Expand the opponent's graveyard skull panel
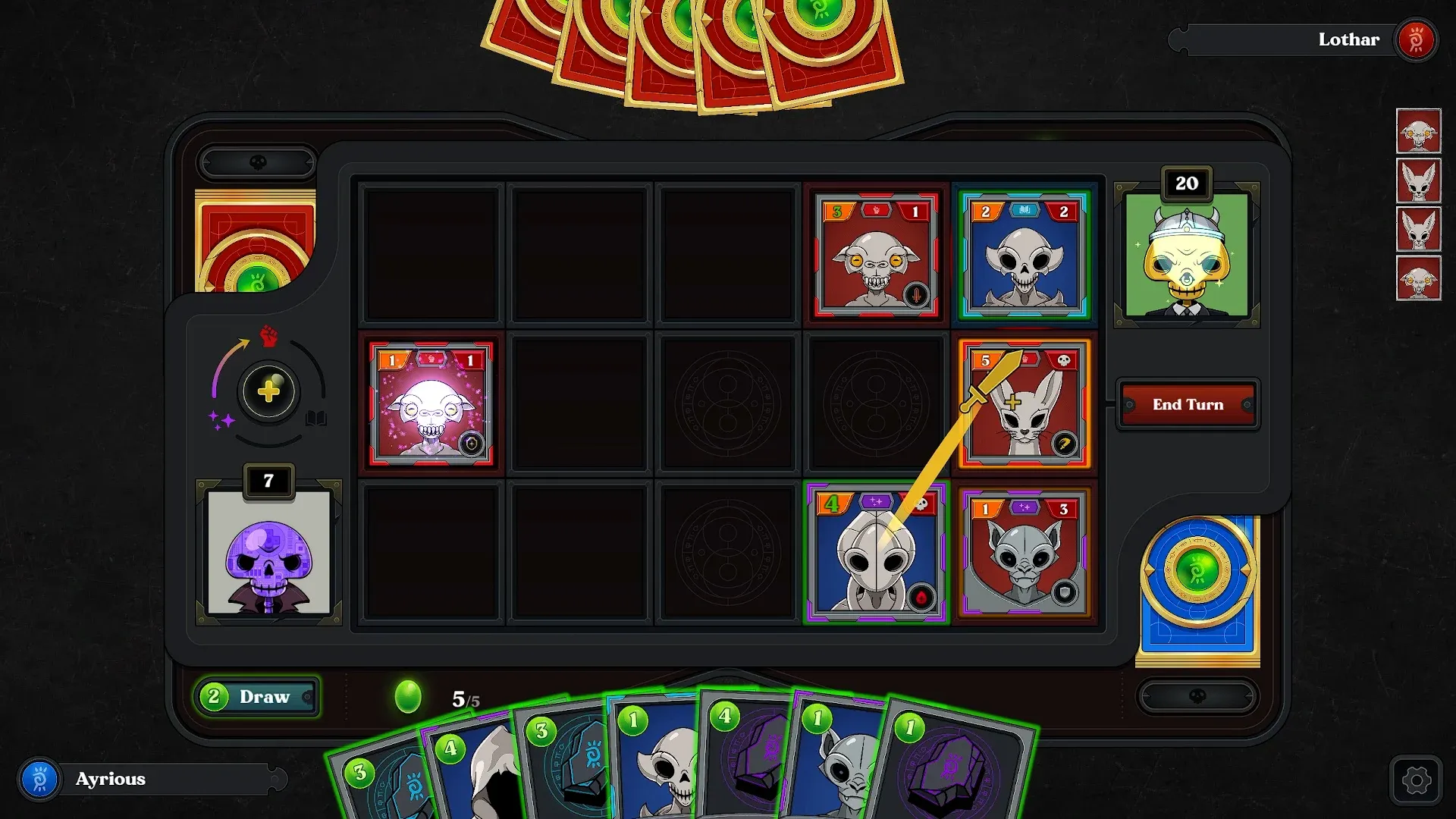 [257, 162]
